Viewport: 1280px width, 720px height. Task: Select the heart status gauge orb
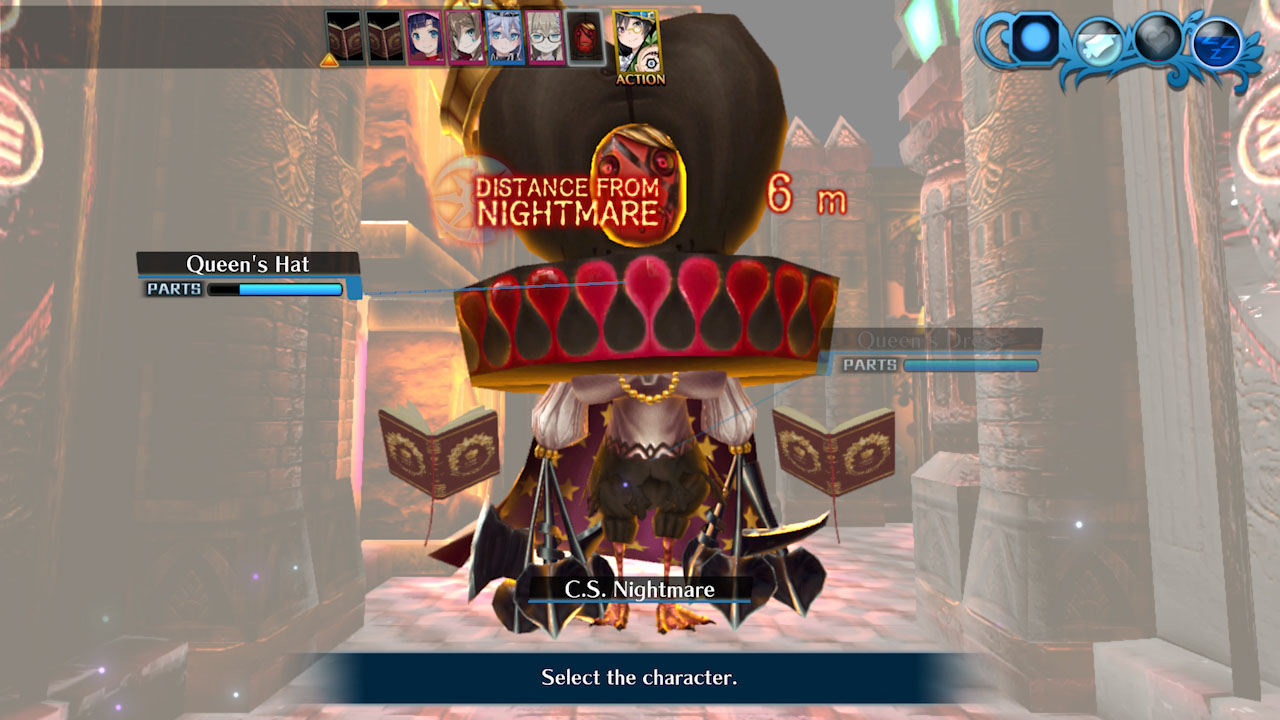pos(1157,40)
